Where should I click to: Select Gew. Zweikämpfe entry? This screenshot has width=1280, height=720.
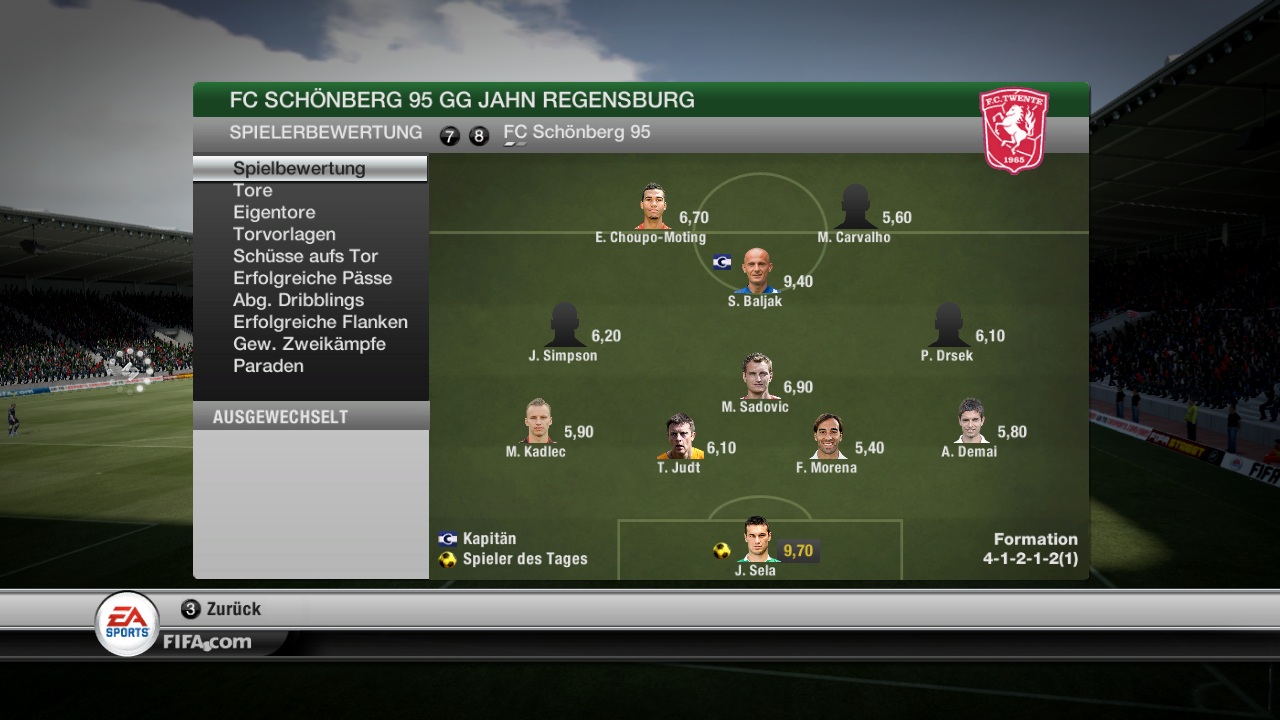(309, 344)
